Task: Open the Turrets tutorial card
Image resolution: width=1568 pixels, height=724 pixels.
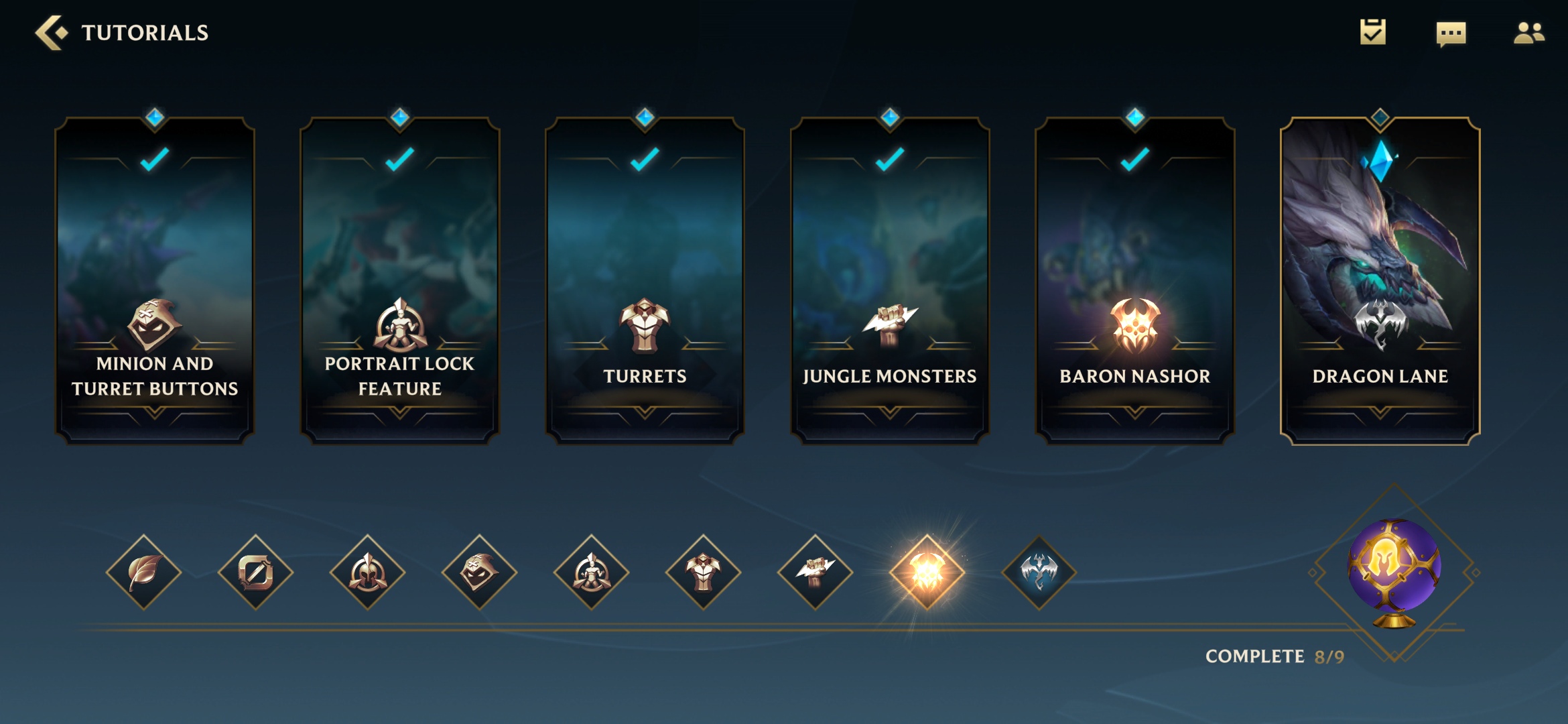Action: tap(645, 280)
